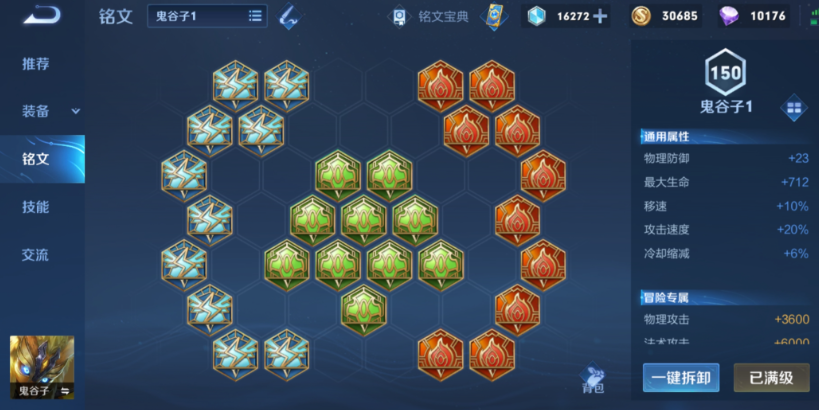The image size is (819, 410).
Task: Click the gold coin balance icon
Action: (x=643, y=16)
